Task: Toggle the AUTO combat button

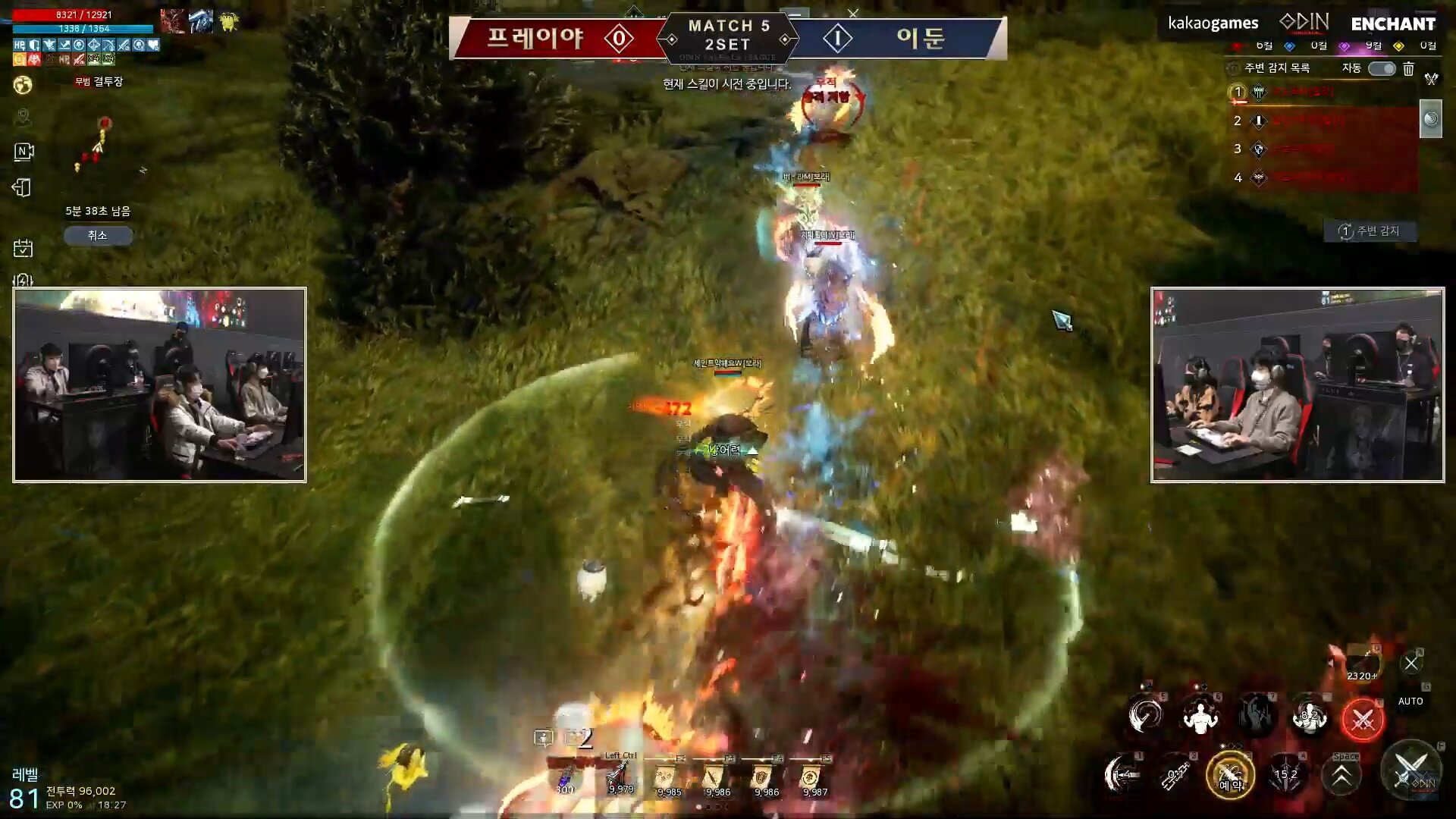Action: tap(1410, 701)
